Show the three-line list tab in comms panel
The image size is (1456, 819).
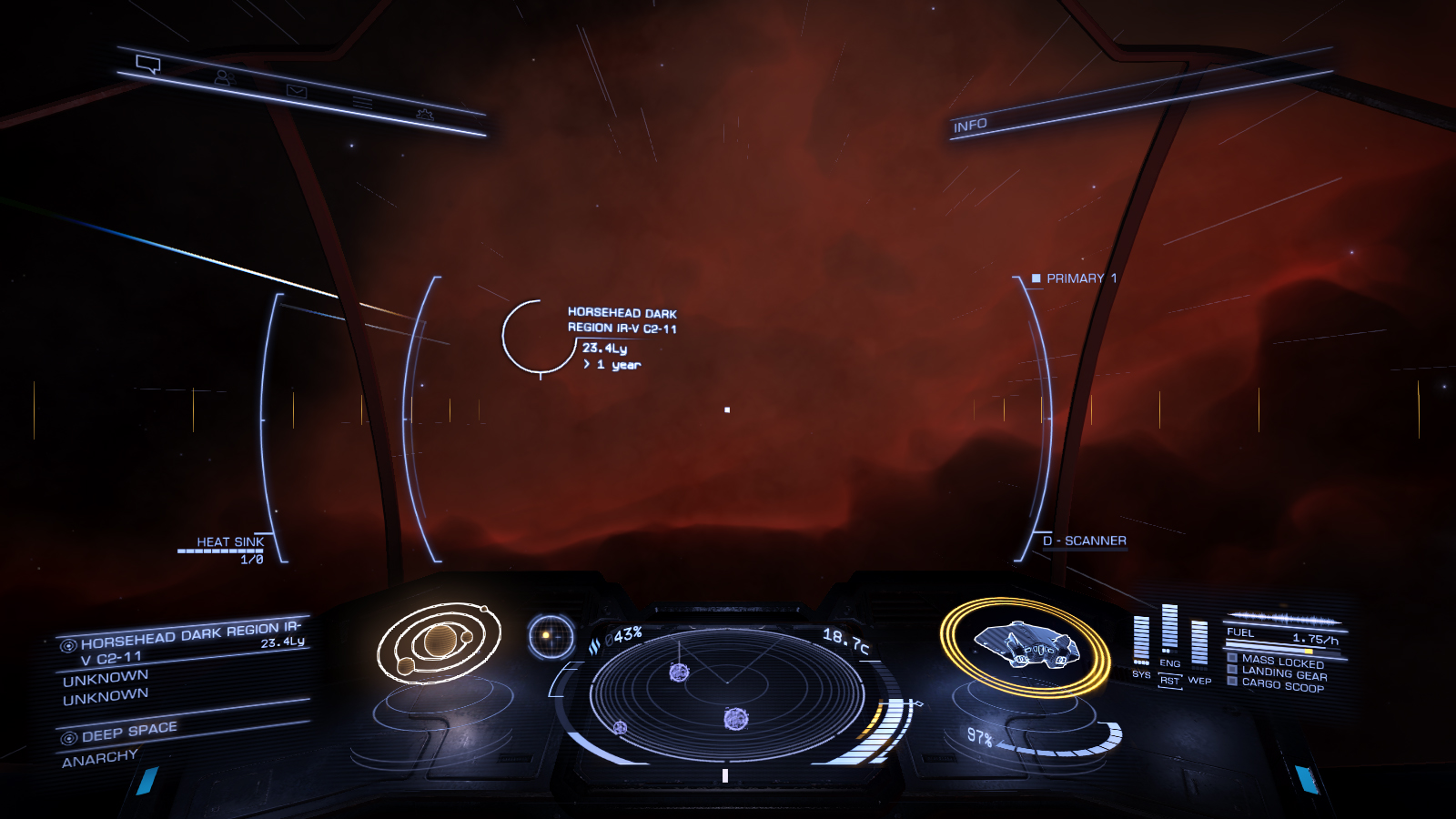362,103
